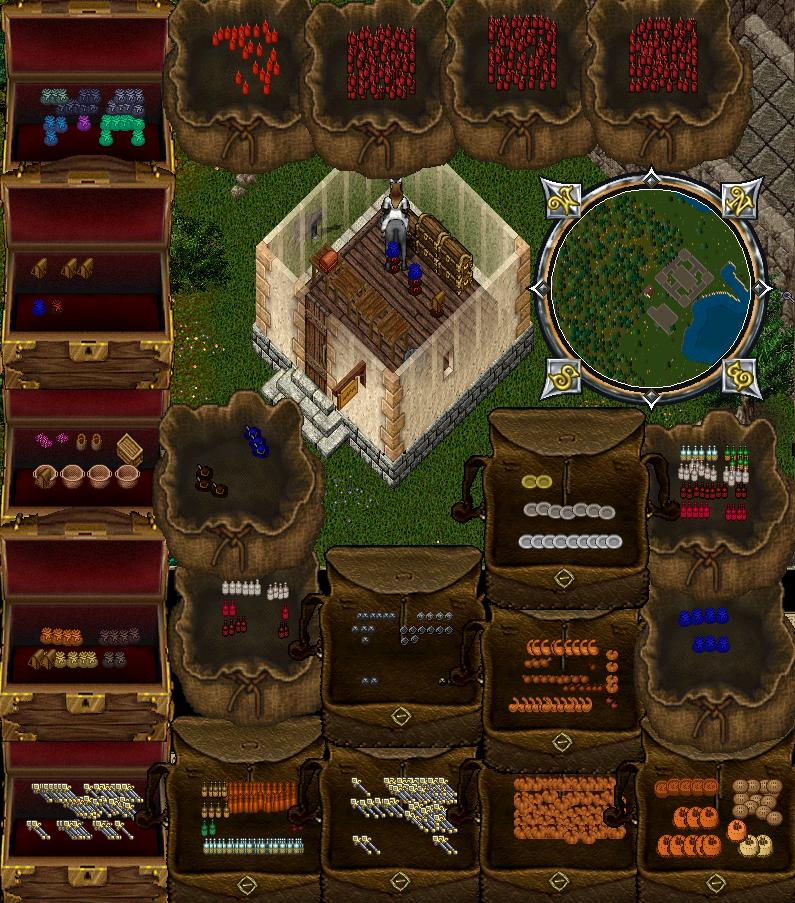Select the row of orange potion bottles
This screenshot has width=795, height=903.
pos(262,796)
